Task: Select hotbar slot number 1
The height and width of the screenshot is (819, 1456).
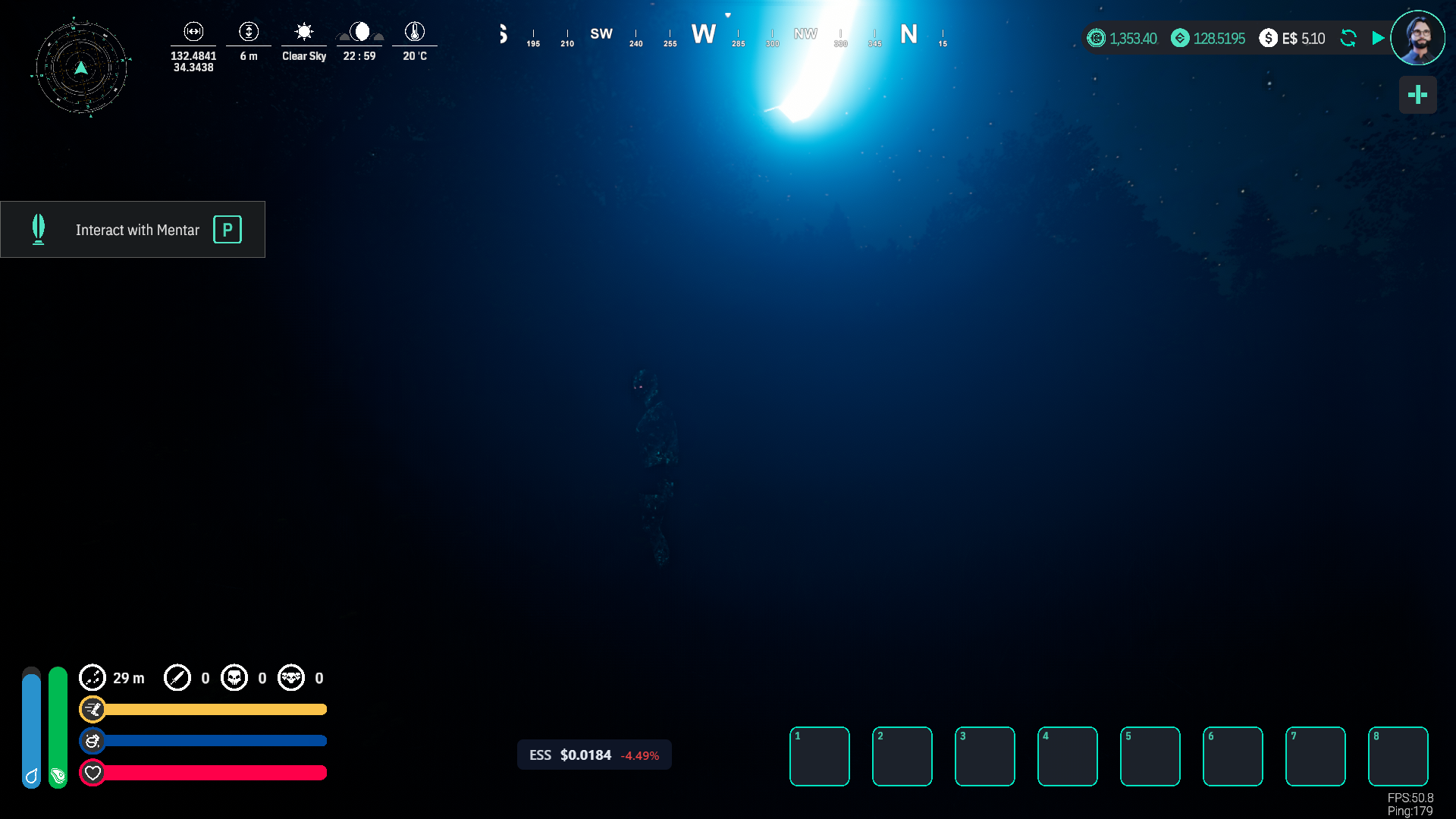Action: [819, 756]
